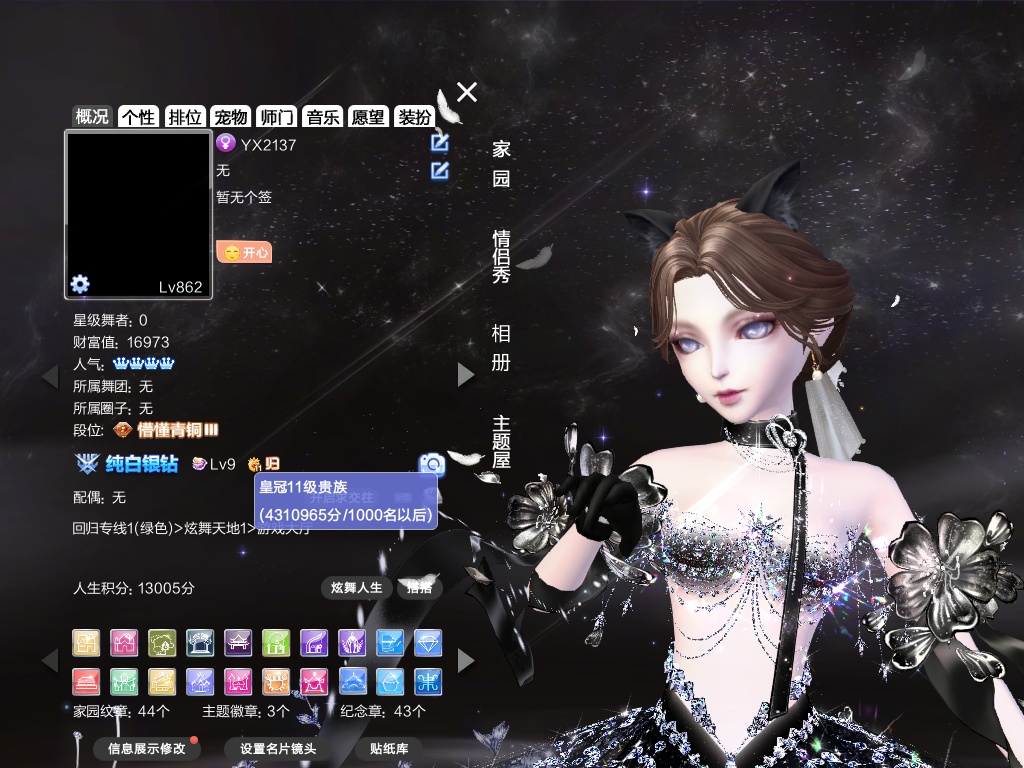Click 信息展示修改 button

pos(147,748)
